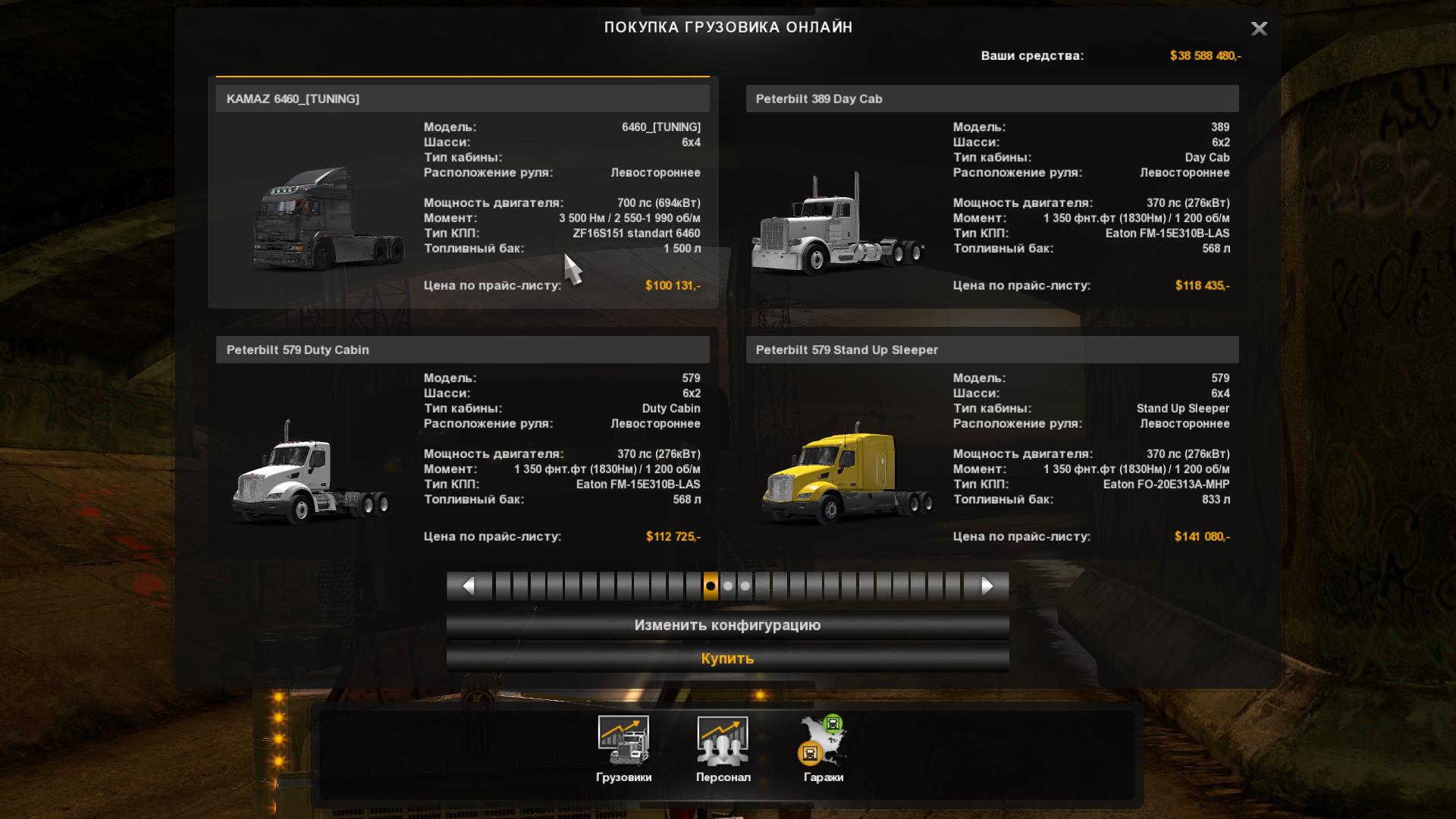
Task: Choose the Peterbilt 389 Day Cab listing
Action: click(x=992, y=193)
